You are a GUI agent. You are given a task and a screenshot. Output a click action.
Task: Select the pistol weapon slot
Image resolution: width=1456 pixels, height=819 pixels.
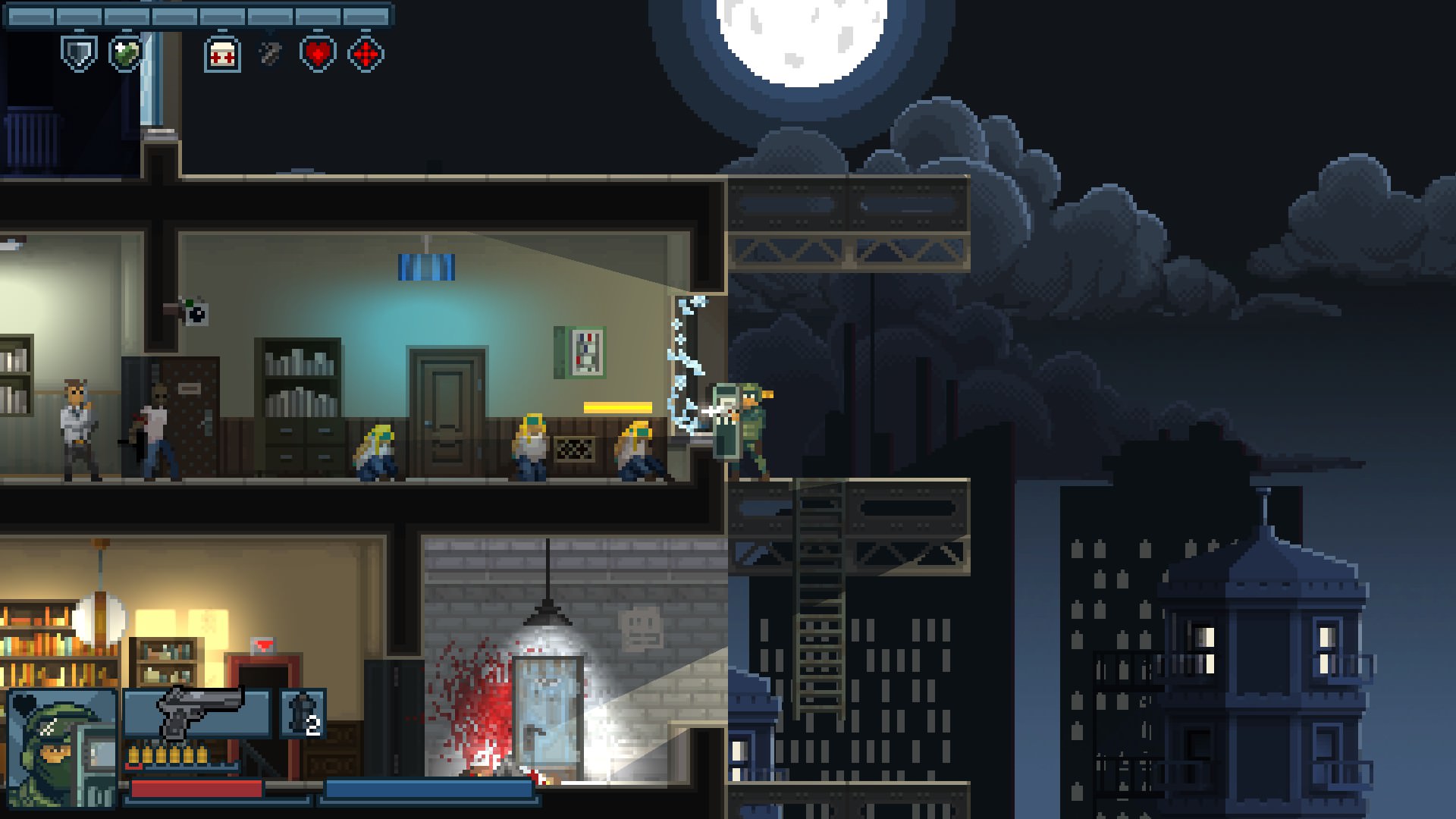[197, 713]
